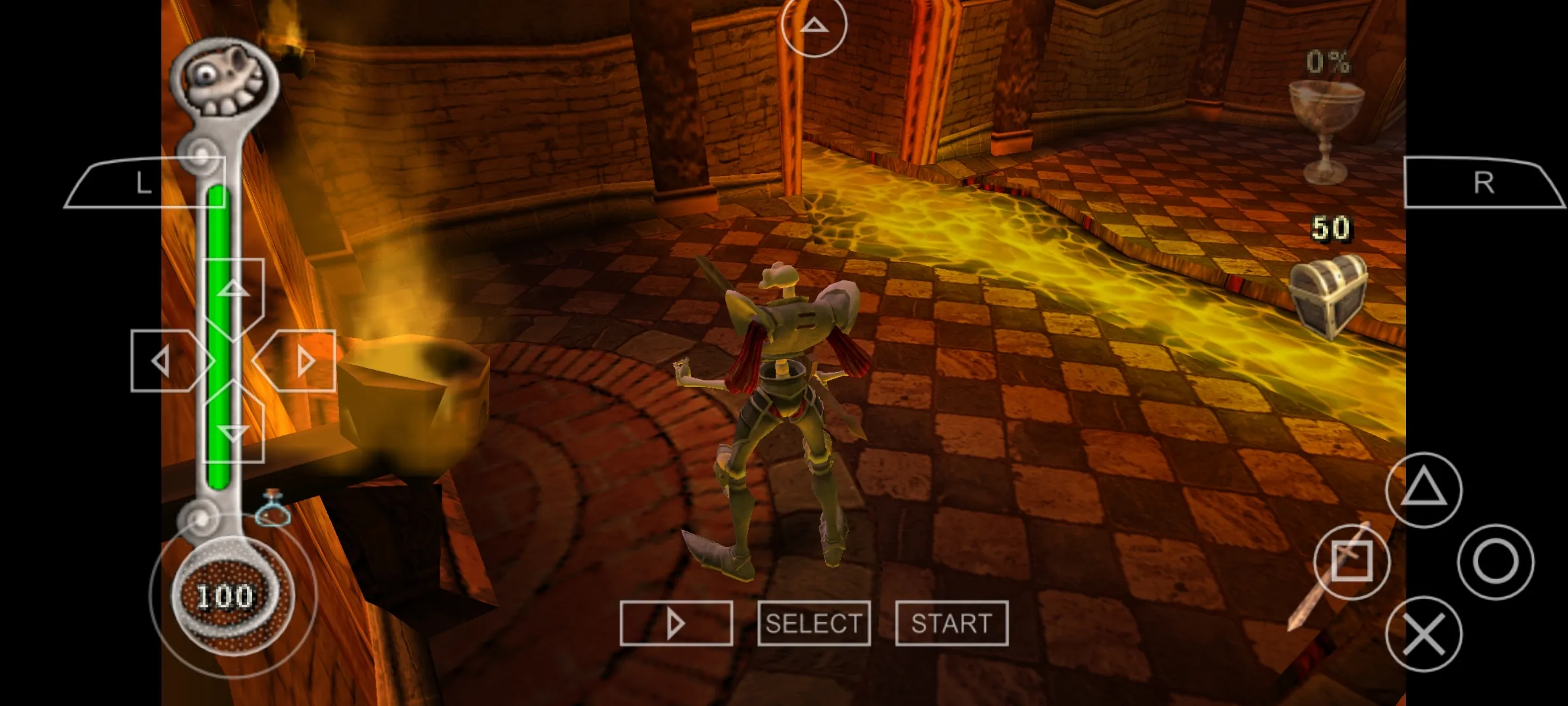Tap the square touch button
Screen dimensions: 1568x706
(1352, 562)
